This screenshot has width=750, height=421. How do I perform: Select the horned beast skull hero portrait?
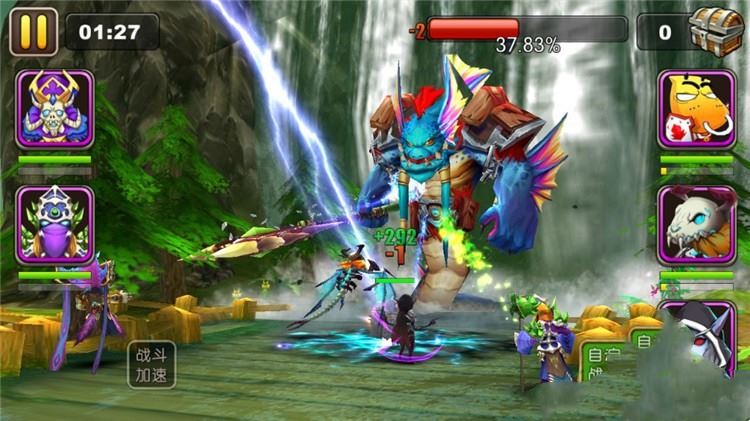coord(696,225)
